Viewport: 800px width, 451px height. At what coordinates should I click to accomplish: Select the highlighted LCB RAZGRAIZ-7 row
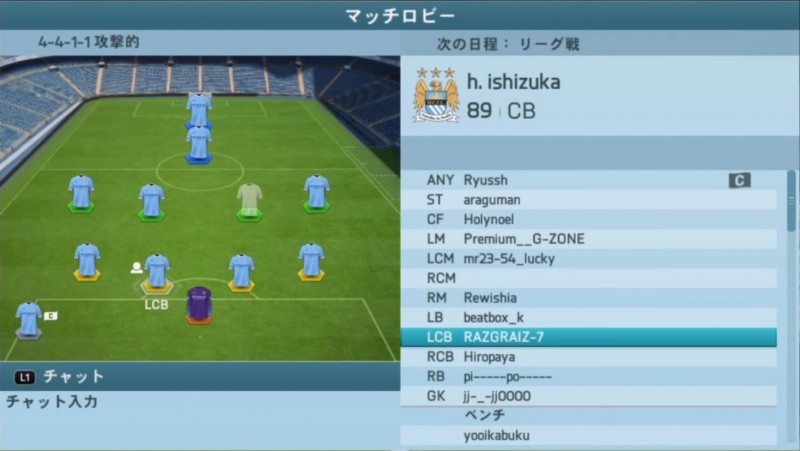click(x=588, y=337)
